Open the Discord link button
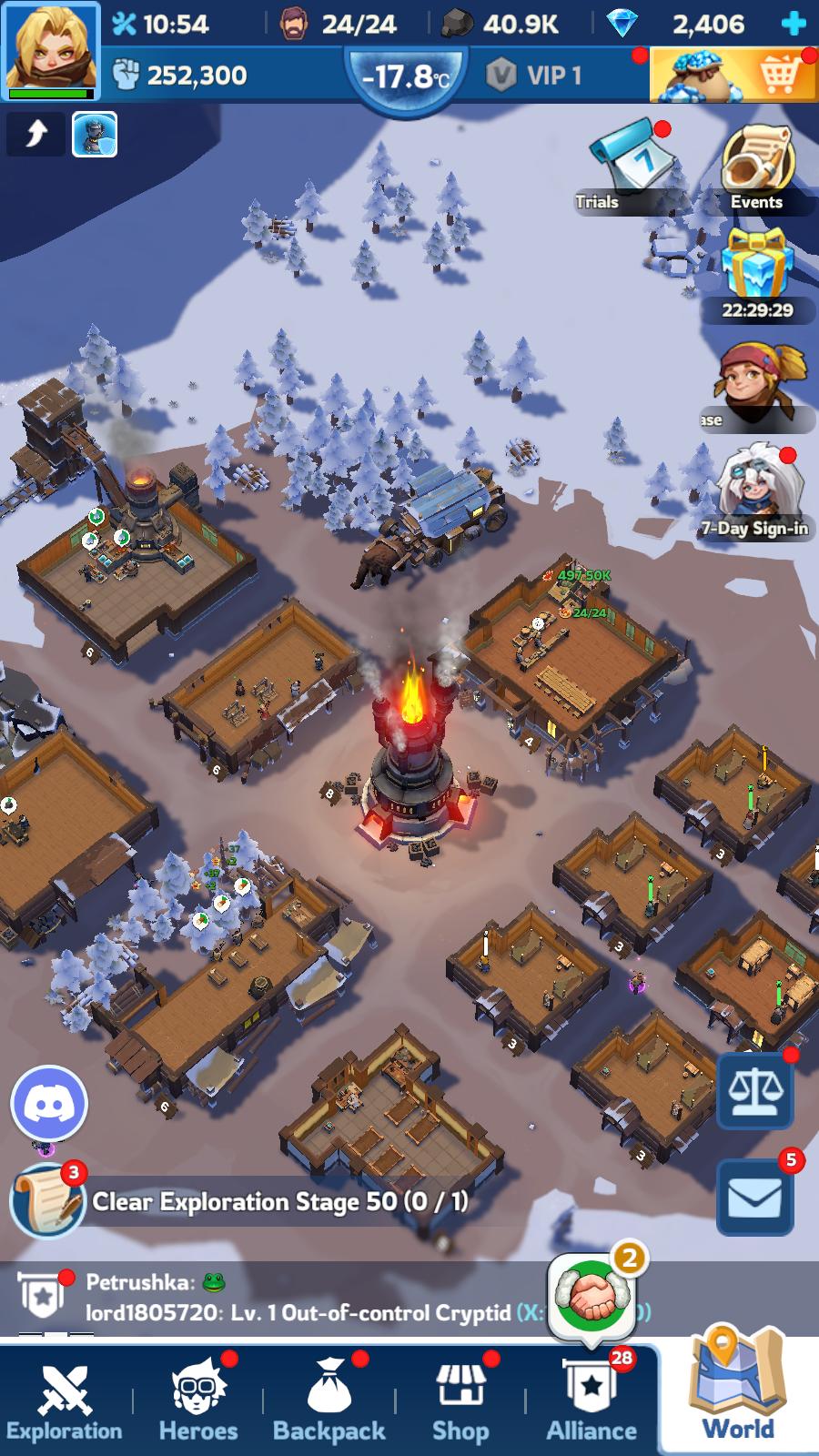819x1456 pixels. tap(49, 1104)
